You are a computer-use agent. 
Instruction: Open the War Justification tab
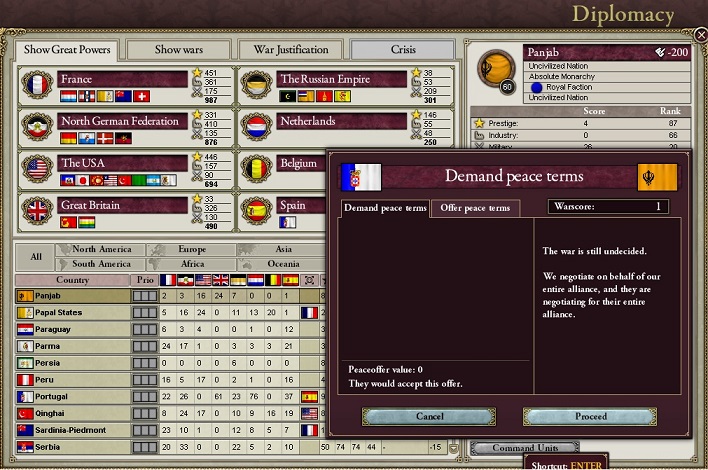coord(291,49)
